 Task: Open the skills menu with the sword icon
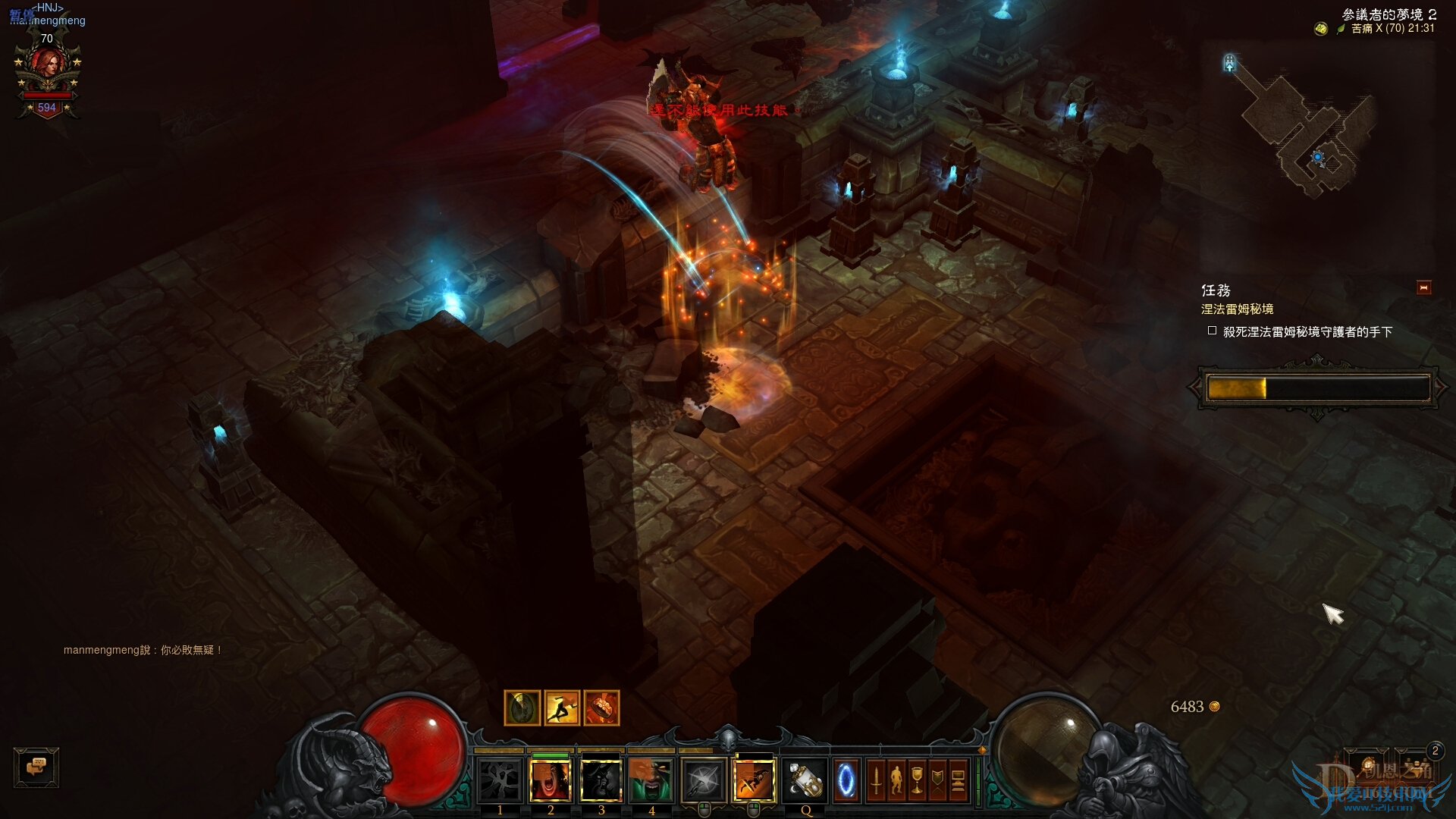(876, 781)
